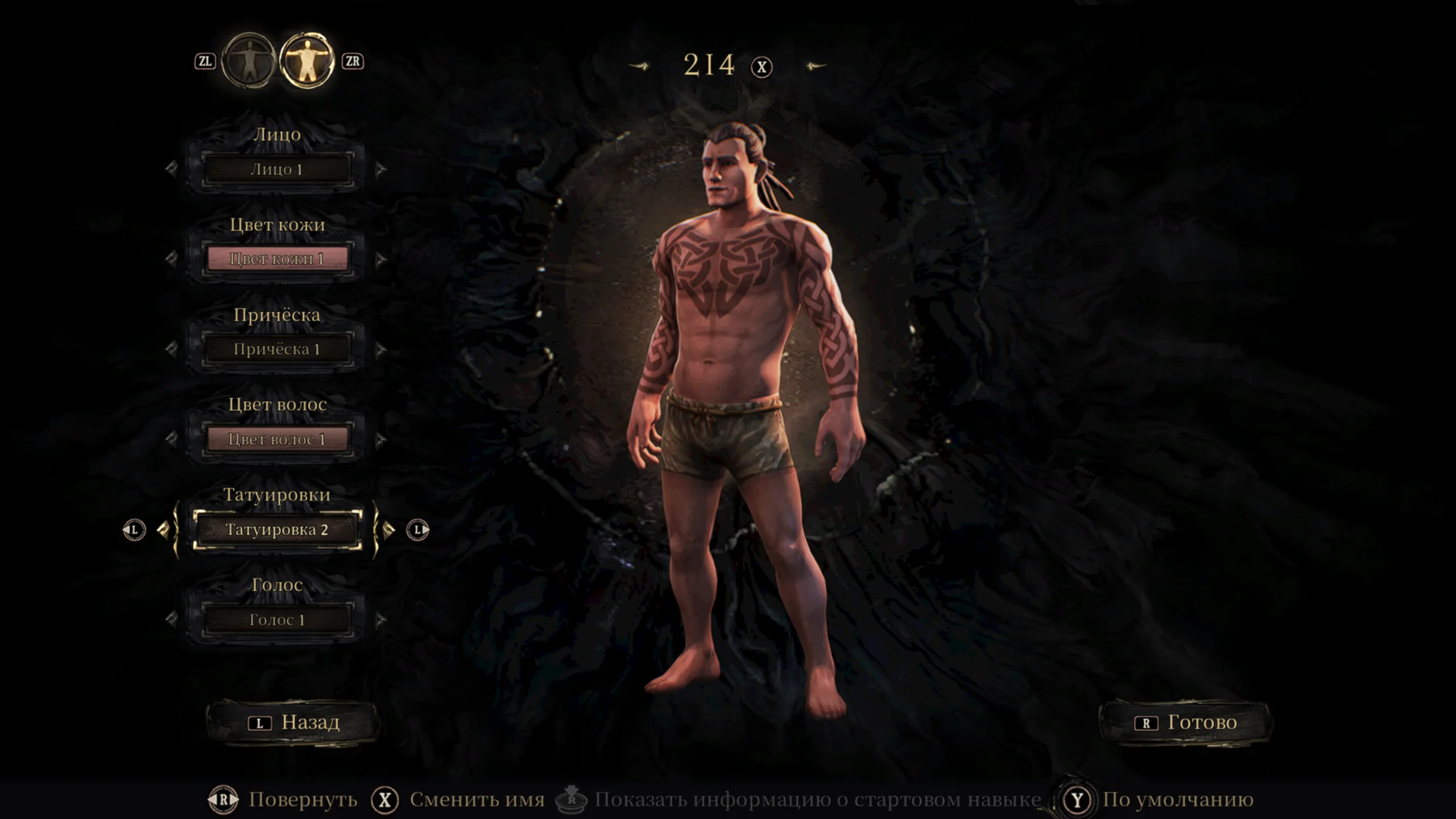Select the next voice option
Screen dimensions: 1456x819
[x=381, y=619]
